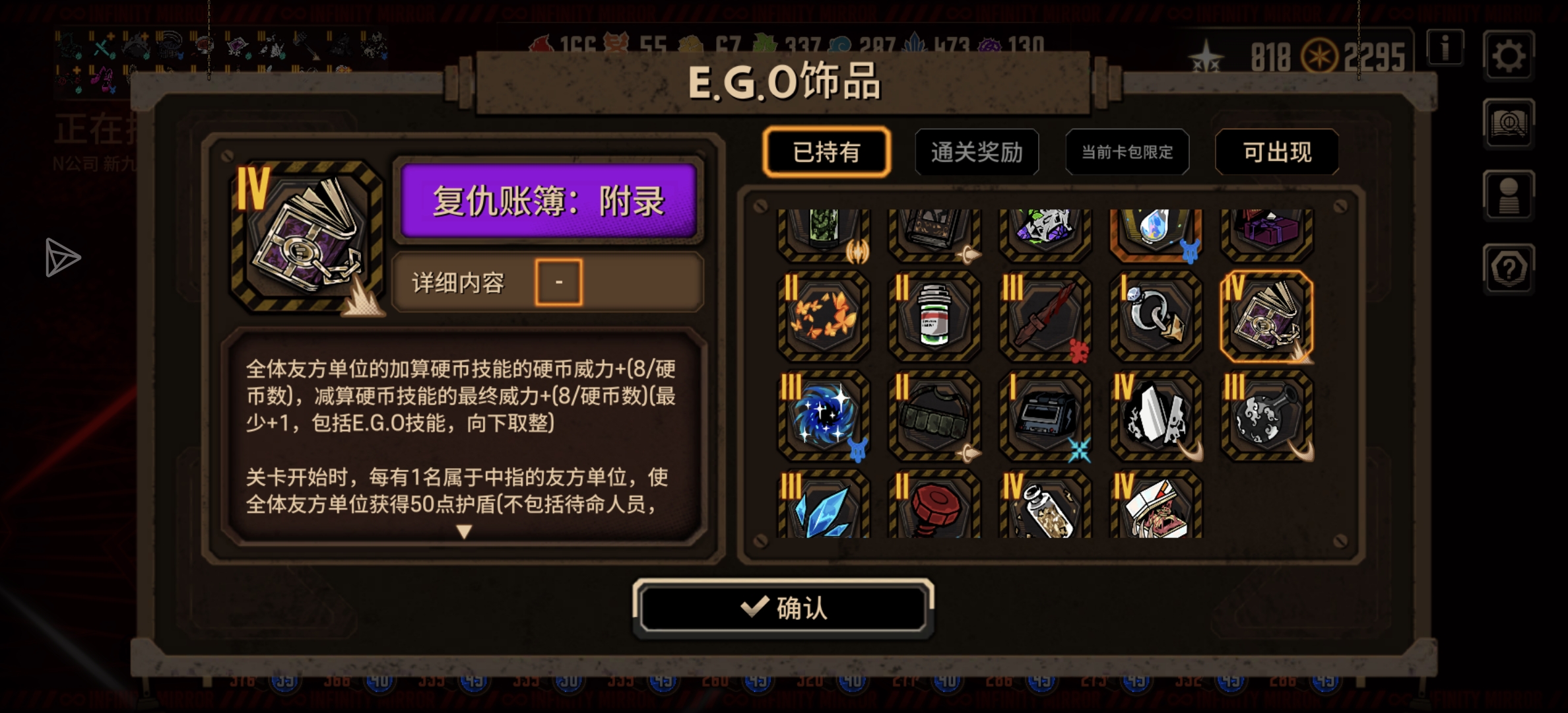The height and width of the screenshot is (713, 1568).
Task: Open the 详细内容 value selector
Action: coord(558,282)
